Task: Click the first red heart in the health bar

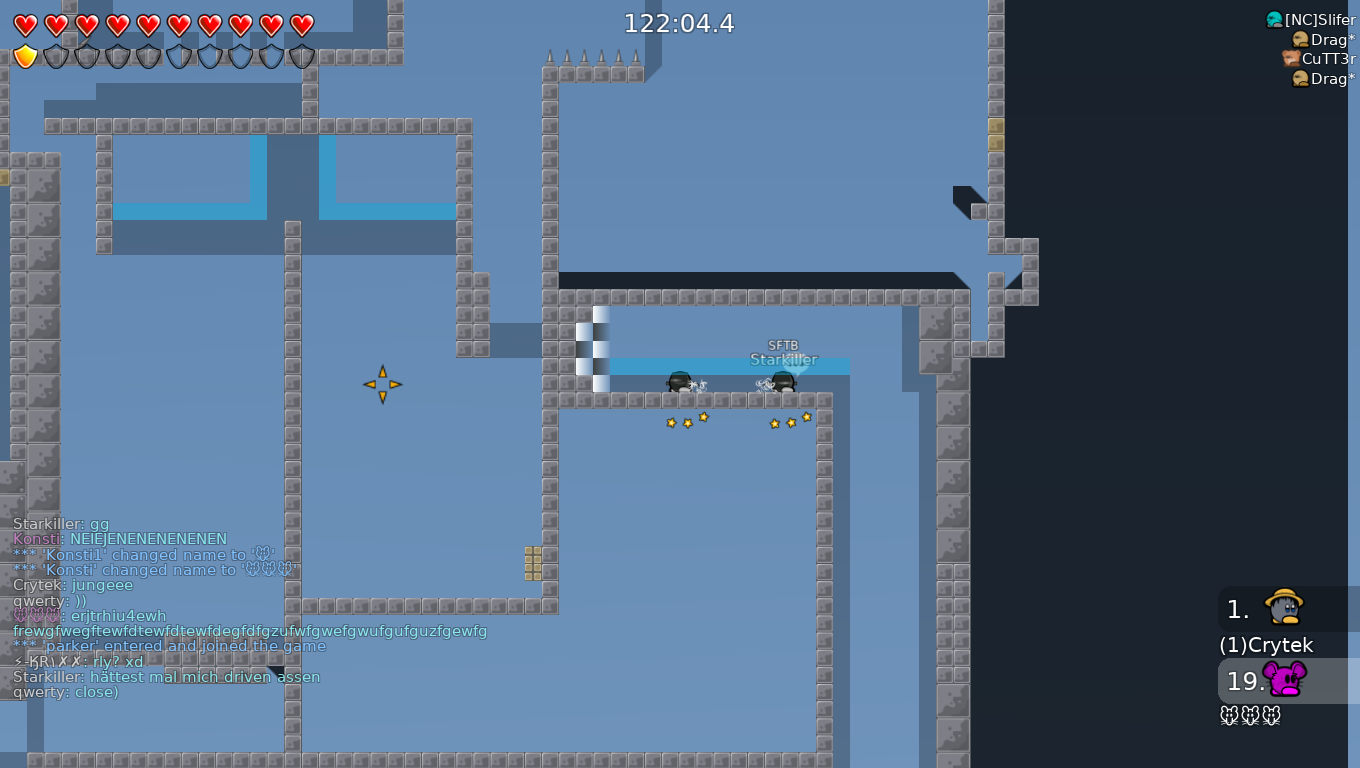Action: tap(25, 22)
